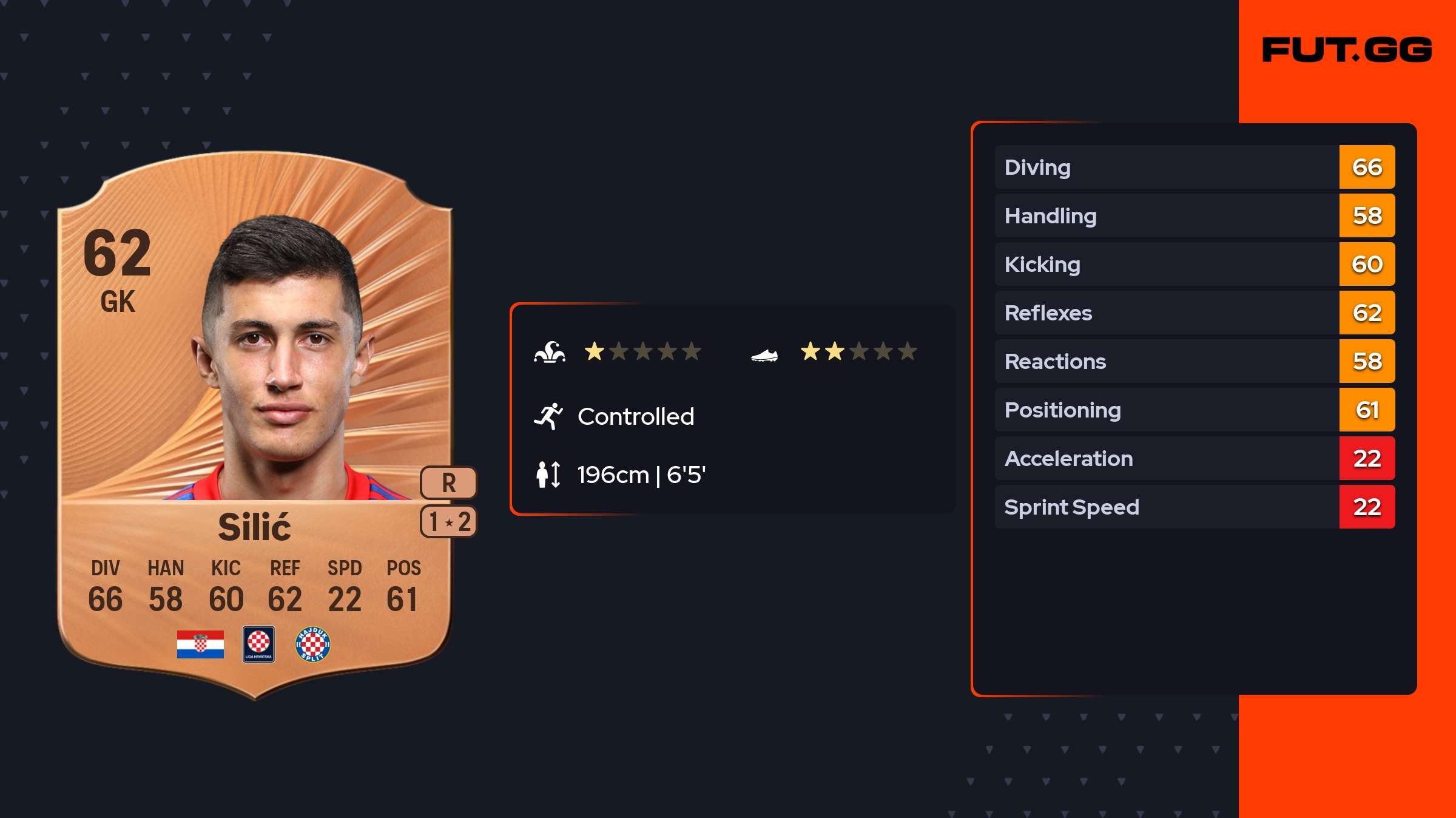
Task: Select the Diving stat row
Action: (1194, 167)
